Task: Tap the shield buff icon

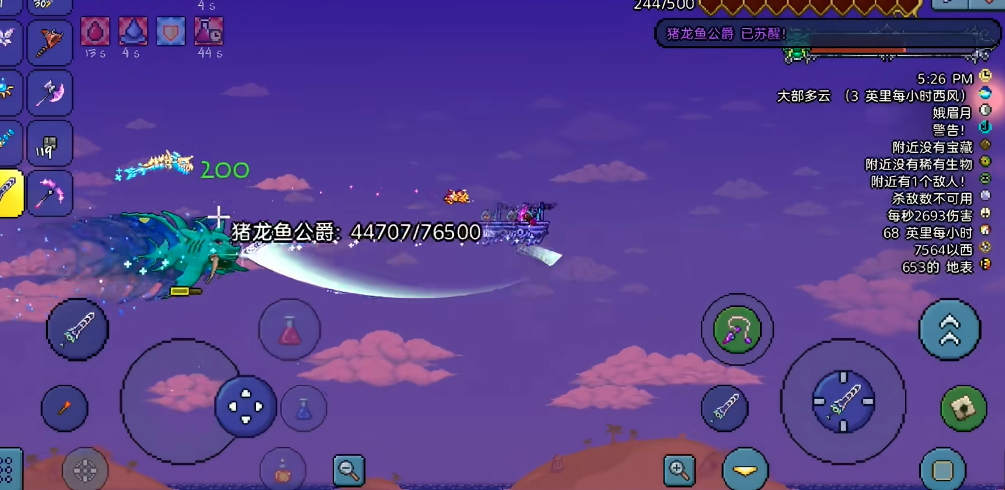Action: point(171,30)
